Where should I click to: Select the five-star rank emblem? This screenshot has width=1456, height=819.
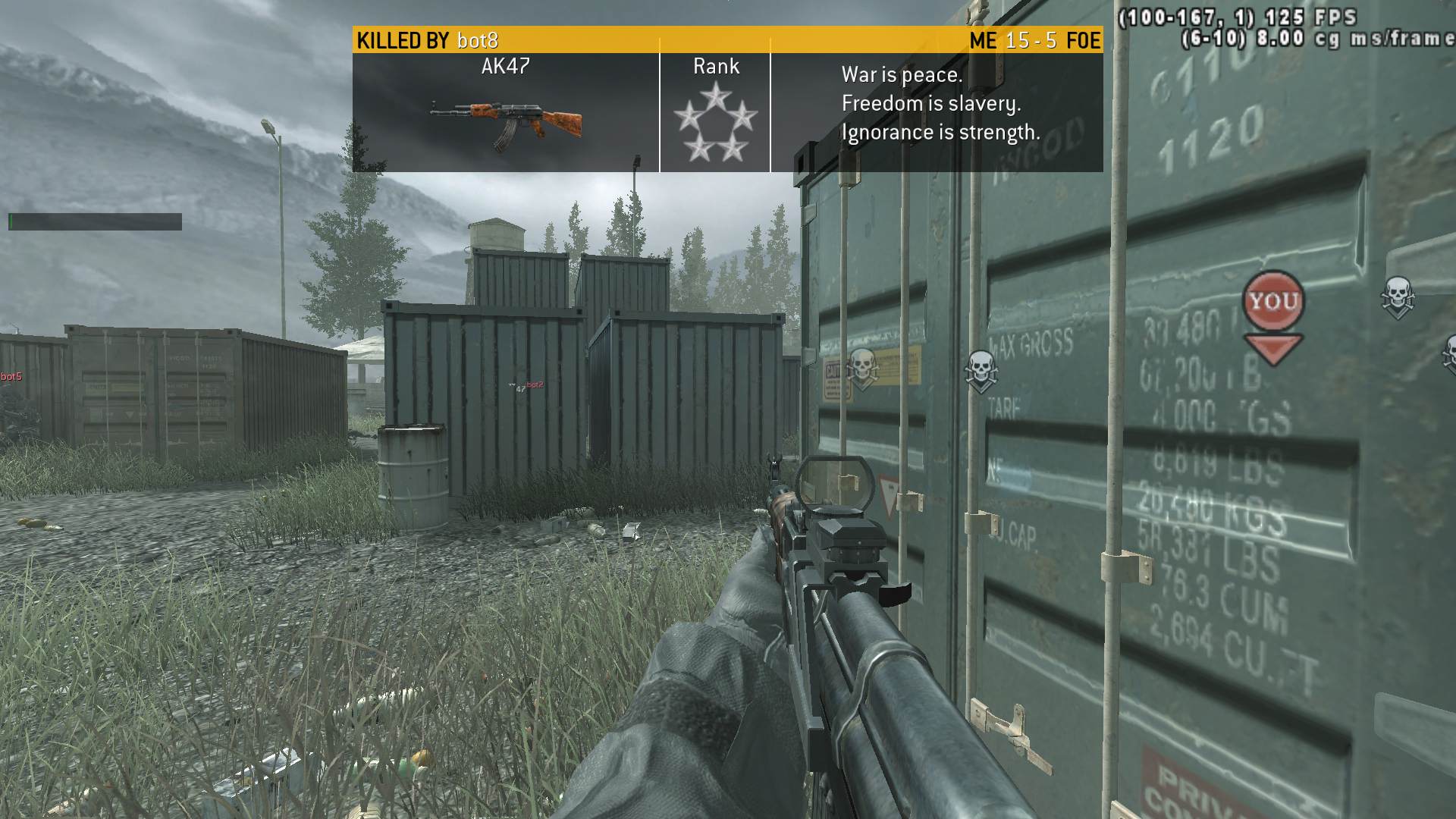point(715,123)
